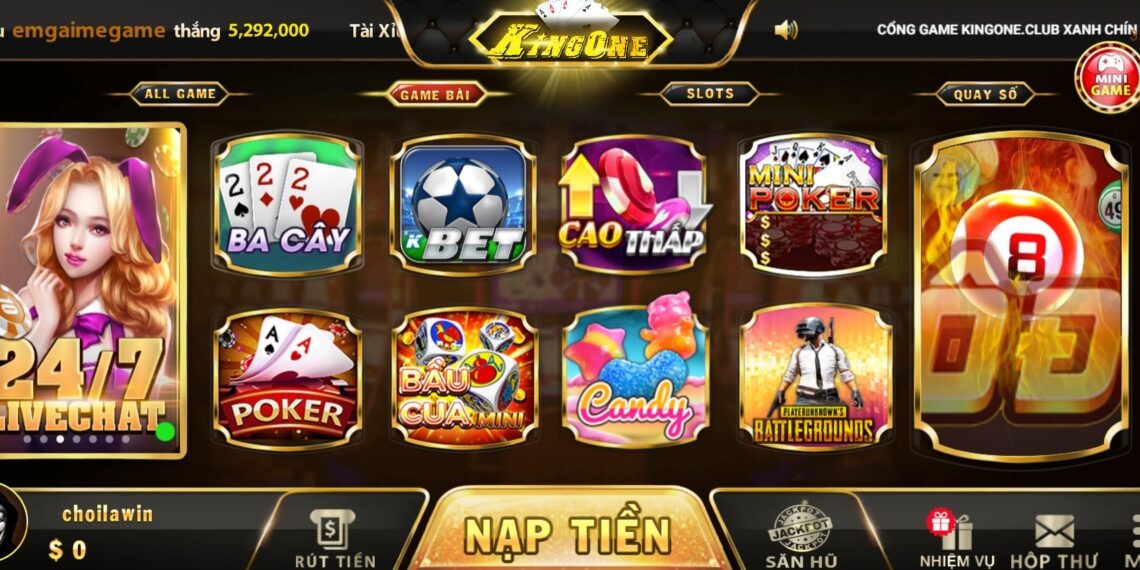Check the HỘP THƯ mailbox
The image size is (1140, 570).
tap(1053, 542)
